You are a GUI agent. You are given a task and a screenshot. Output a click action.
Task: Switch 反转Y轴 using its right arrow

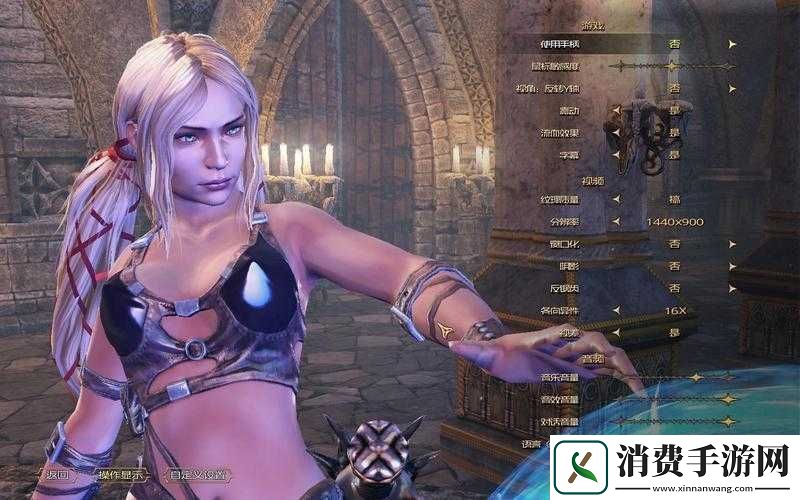click(733, 88)
